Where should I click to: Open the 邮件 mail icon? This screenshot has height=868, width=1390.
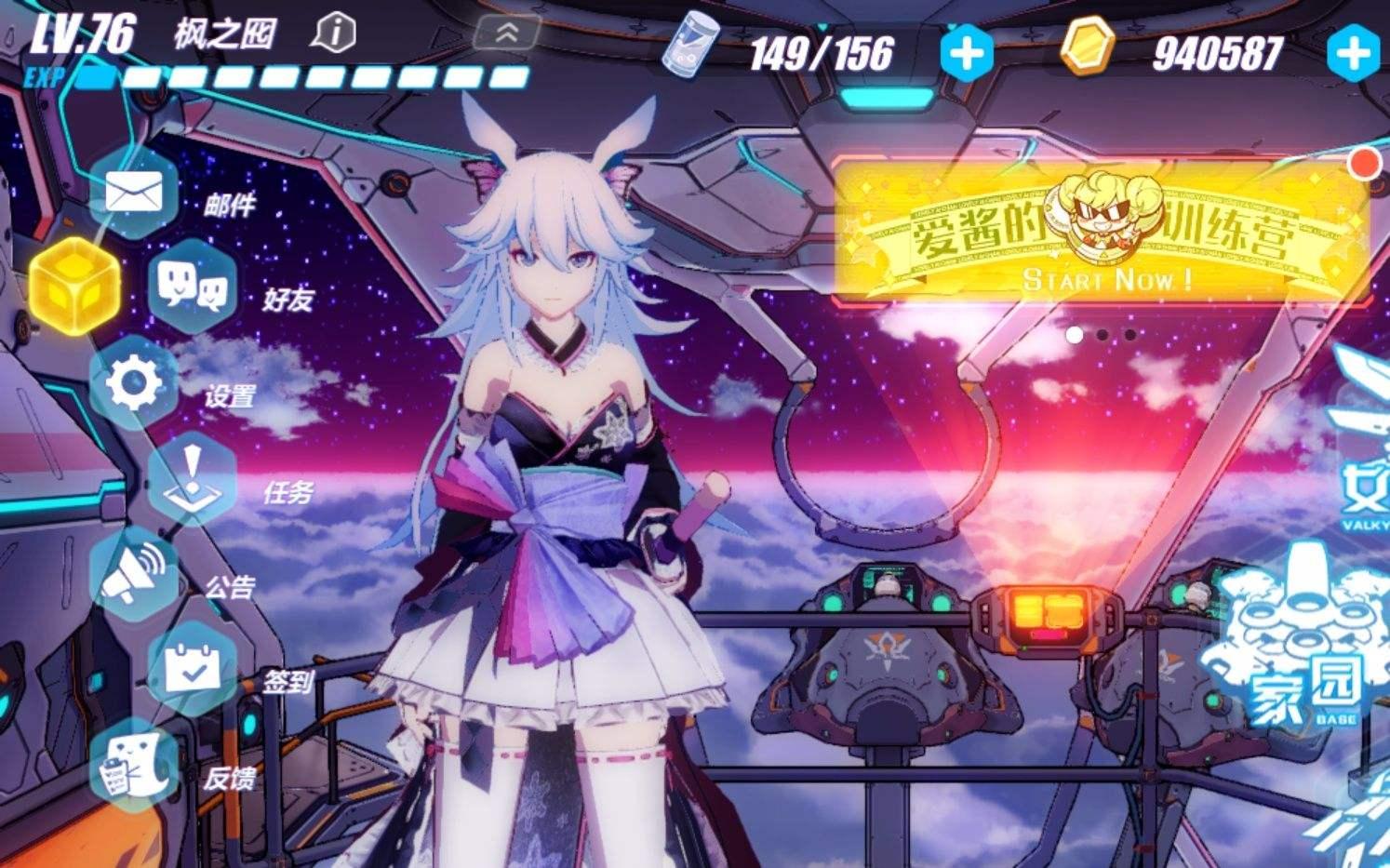coord(135,194)
